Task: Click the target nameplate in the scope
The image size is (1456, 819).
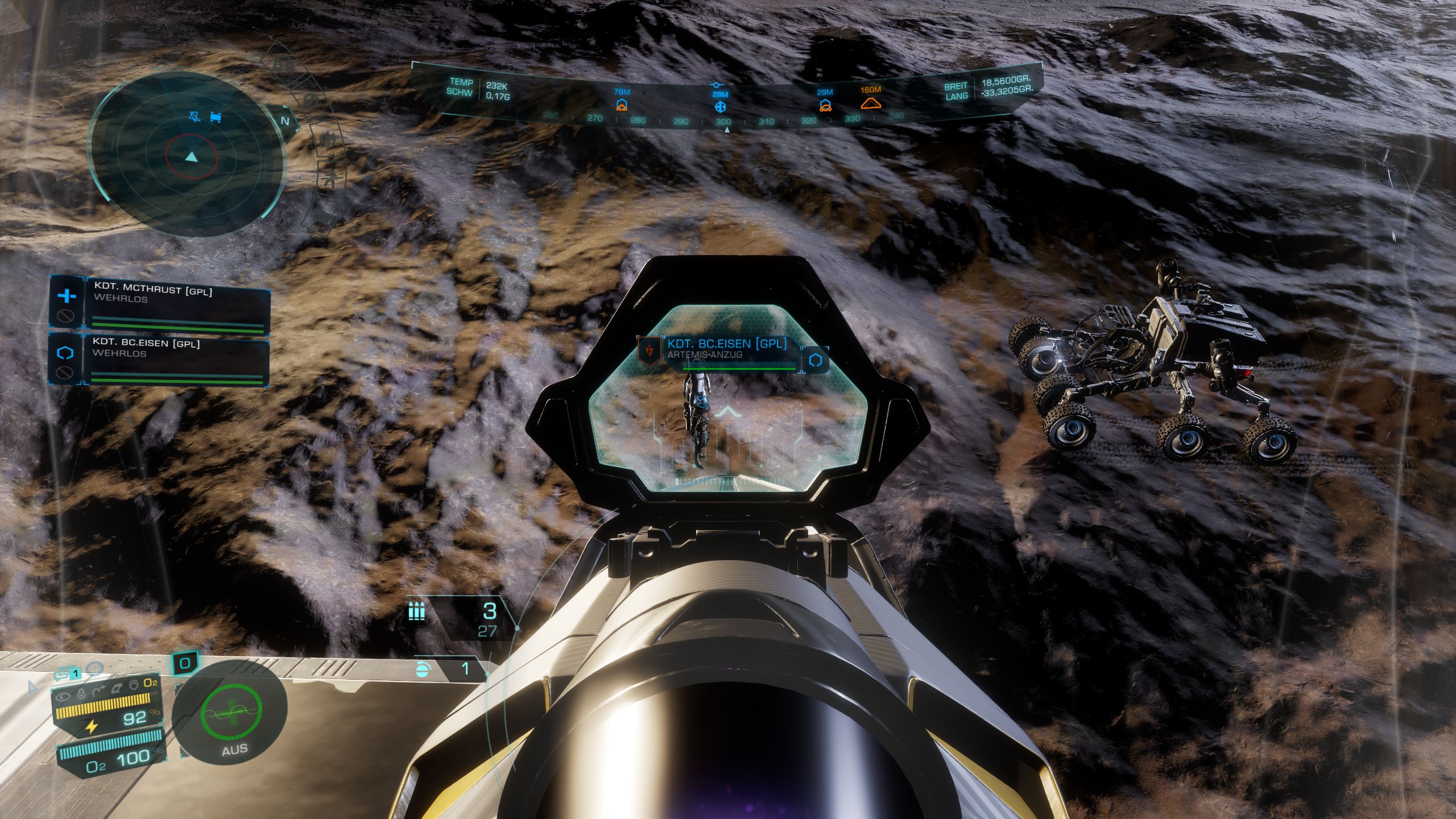Action: pyautogui.click(x=726, y=349)
